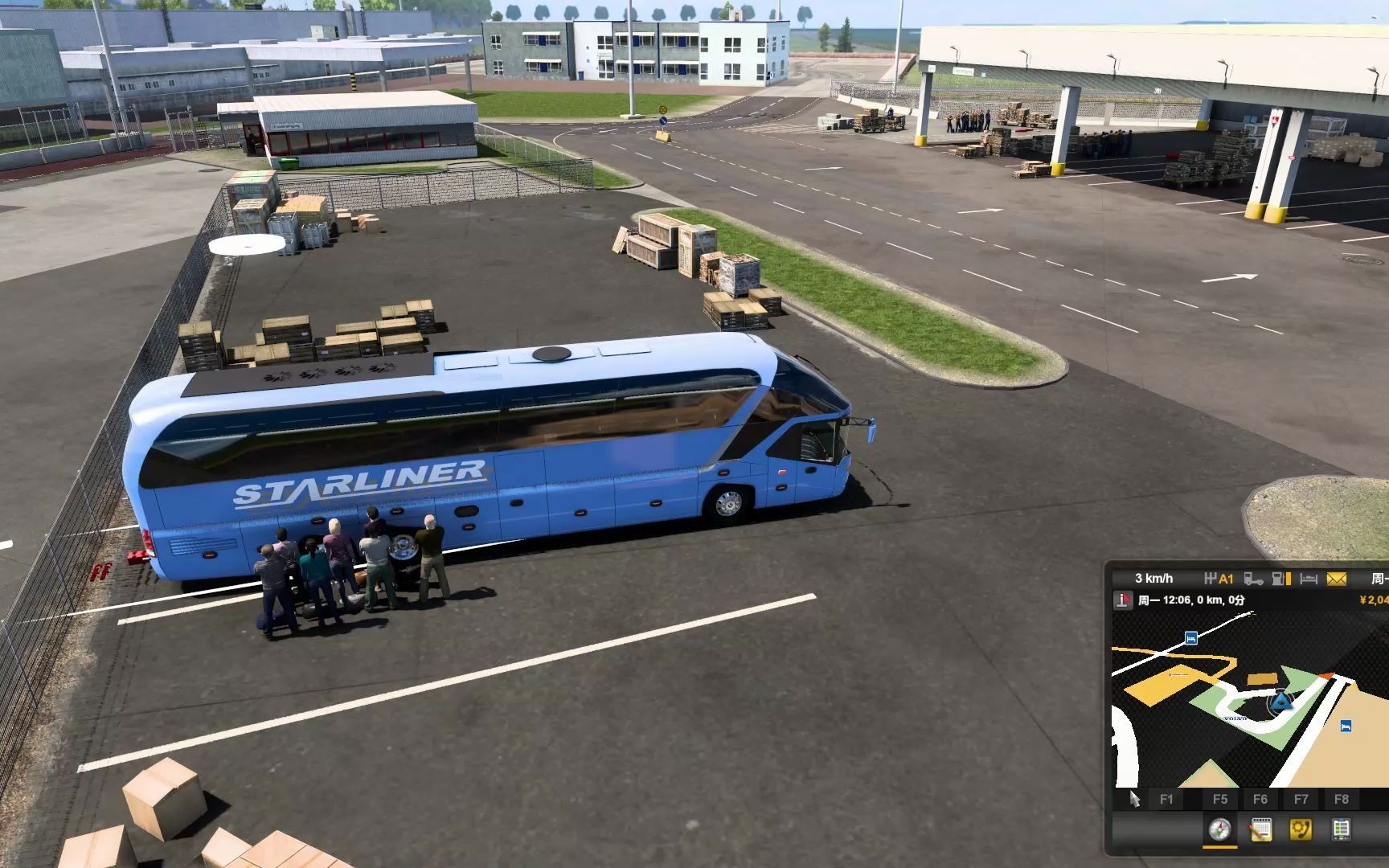Screen dimensions: 1389x868
Task: Switch to the F1 tab
Action: 1168,798
